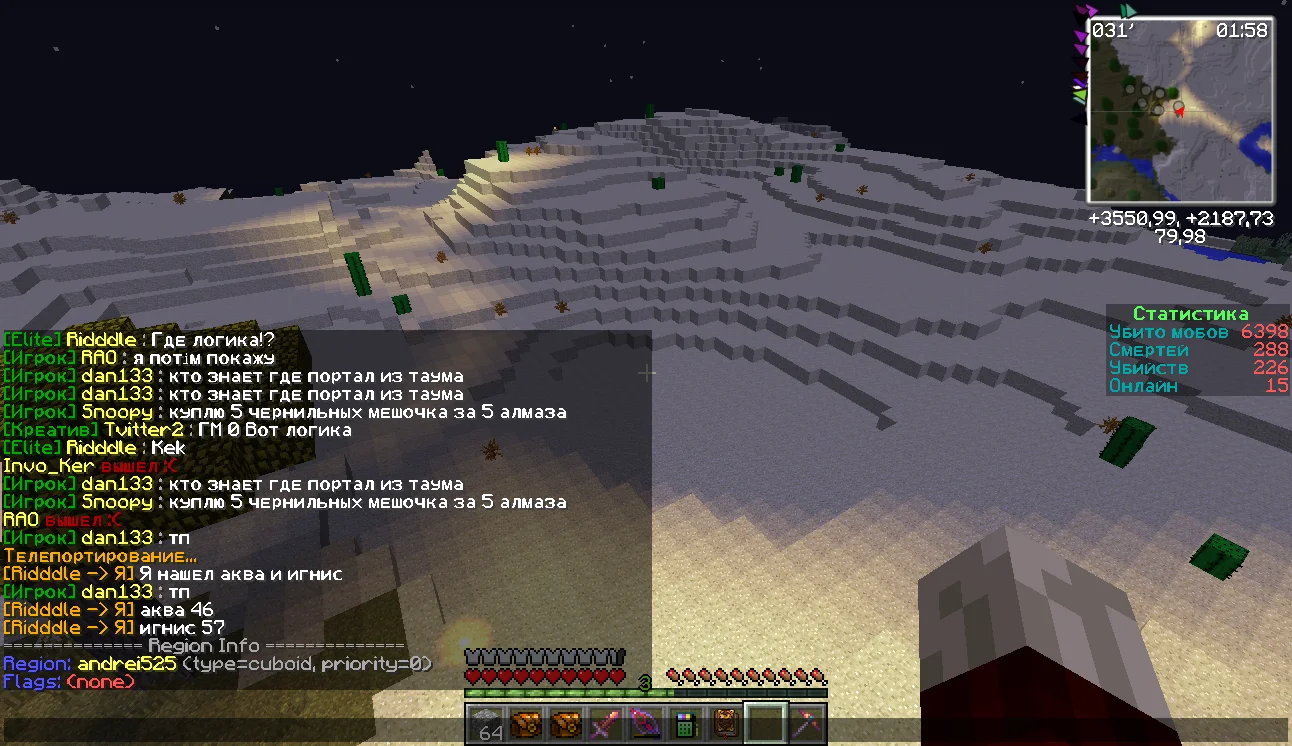
Task: Click Tvitter2's ГМ 0 chat message
Action: (178, 430)
